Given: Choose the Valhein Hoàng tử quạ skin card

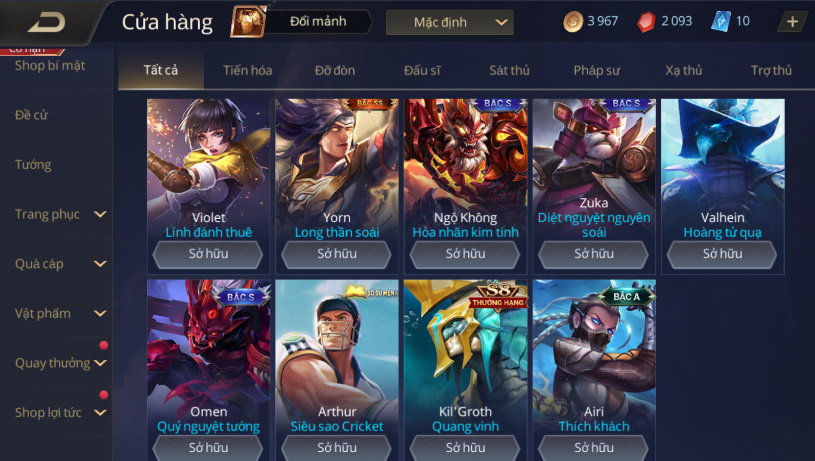Looking at the screenshot, I should (722, 170).
